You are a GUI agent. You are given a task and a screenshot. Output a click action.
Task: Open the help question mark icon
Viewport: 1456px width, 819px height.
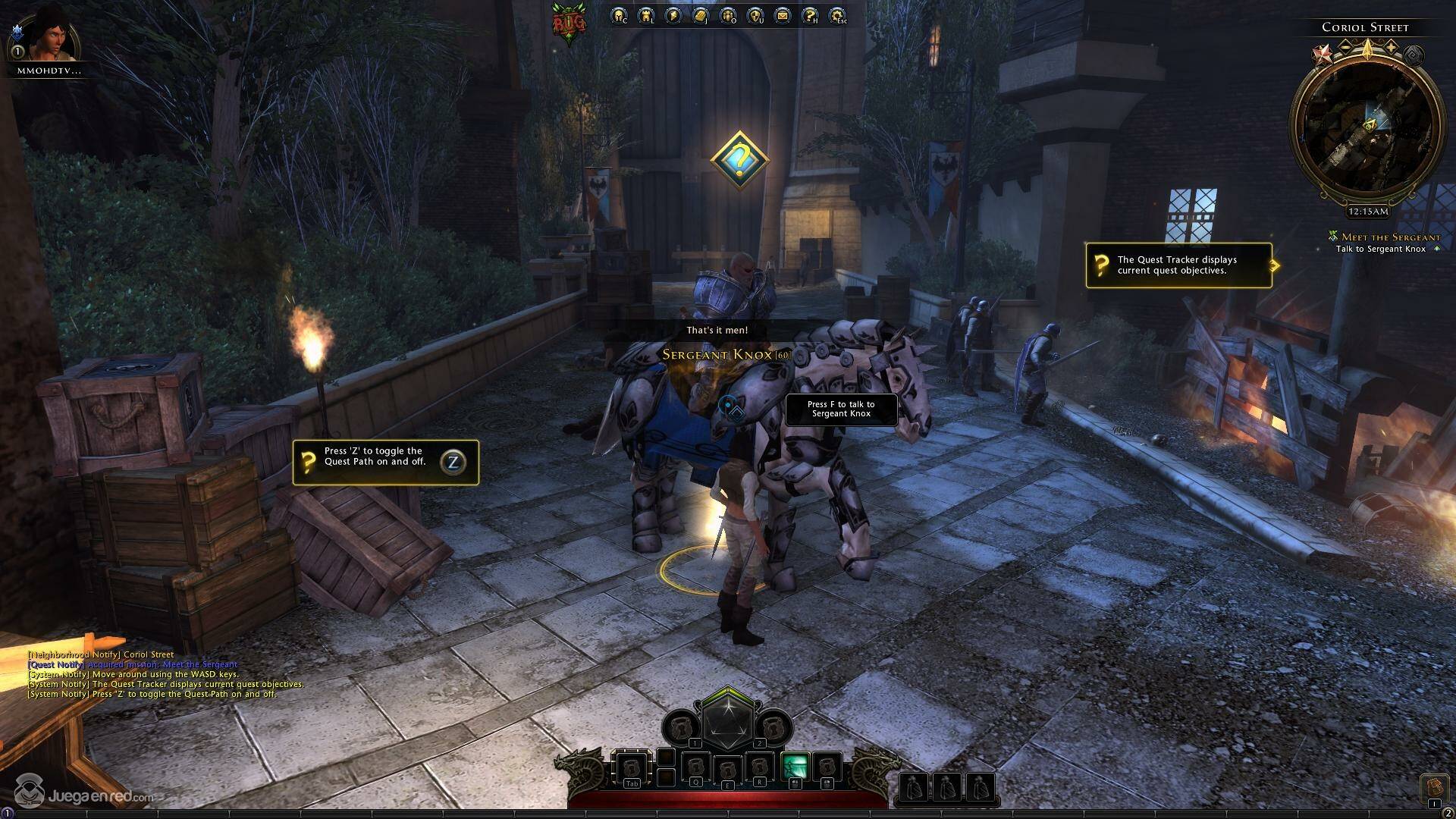point(810,15)
